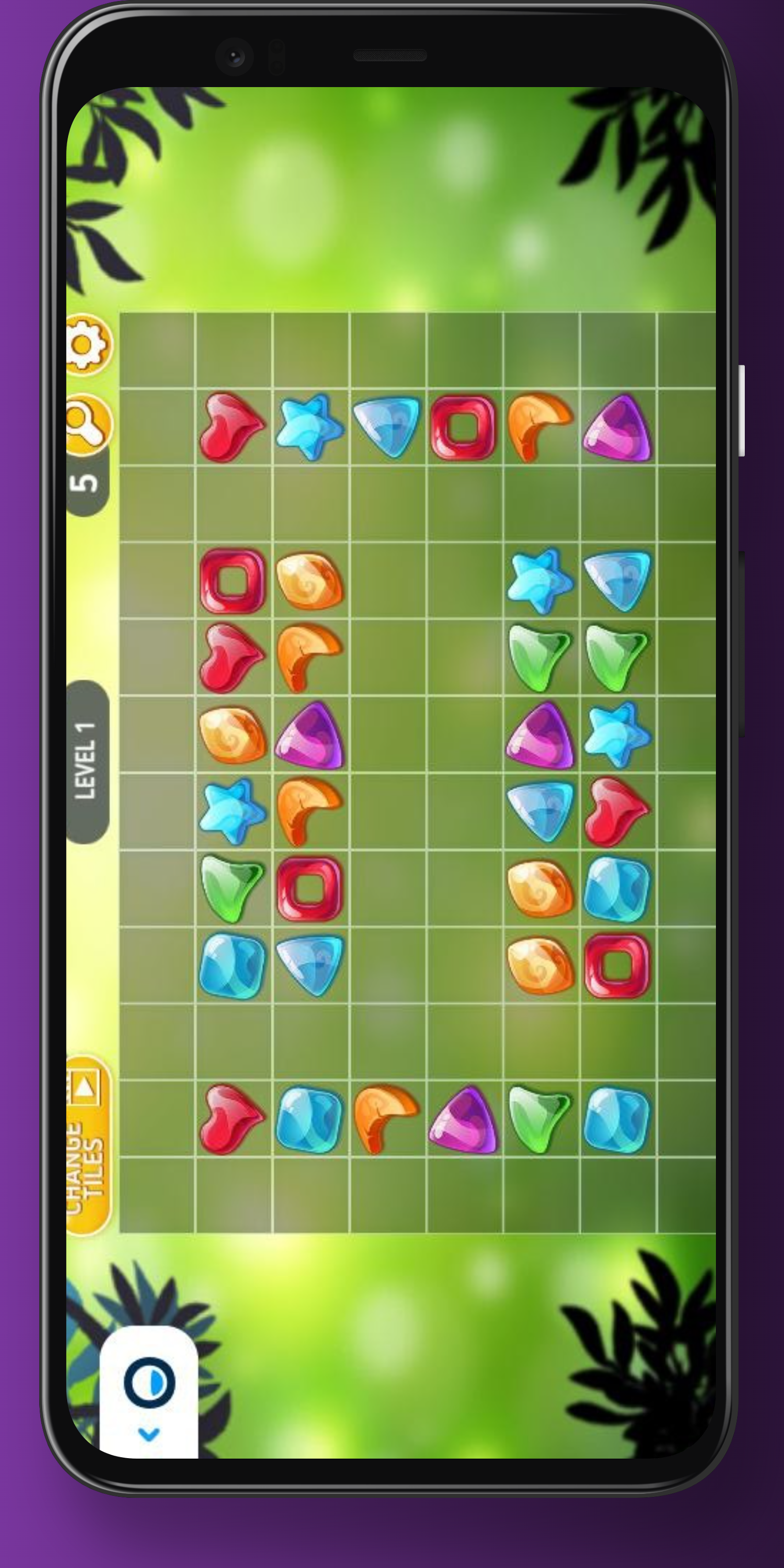Screen dimensions: 784x1568
Task: Pick the purple triangle at the top right
Action: (615, 426)
